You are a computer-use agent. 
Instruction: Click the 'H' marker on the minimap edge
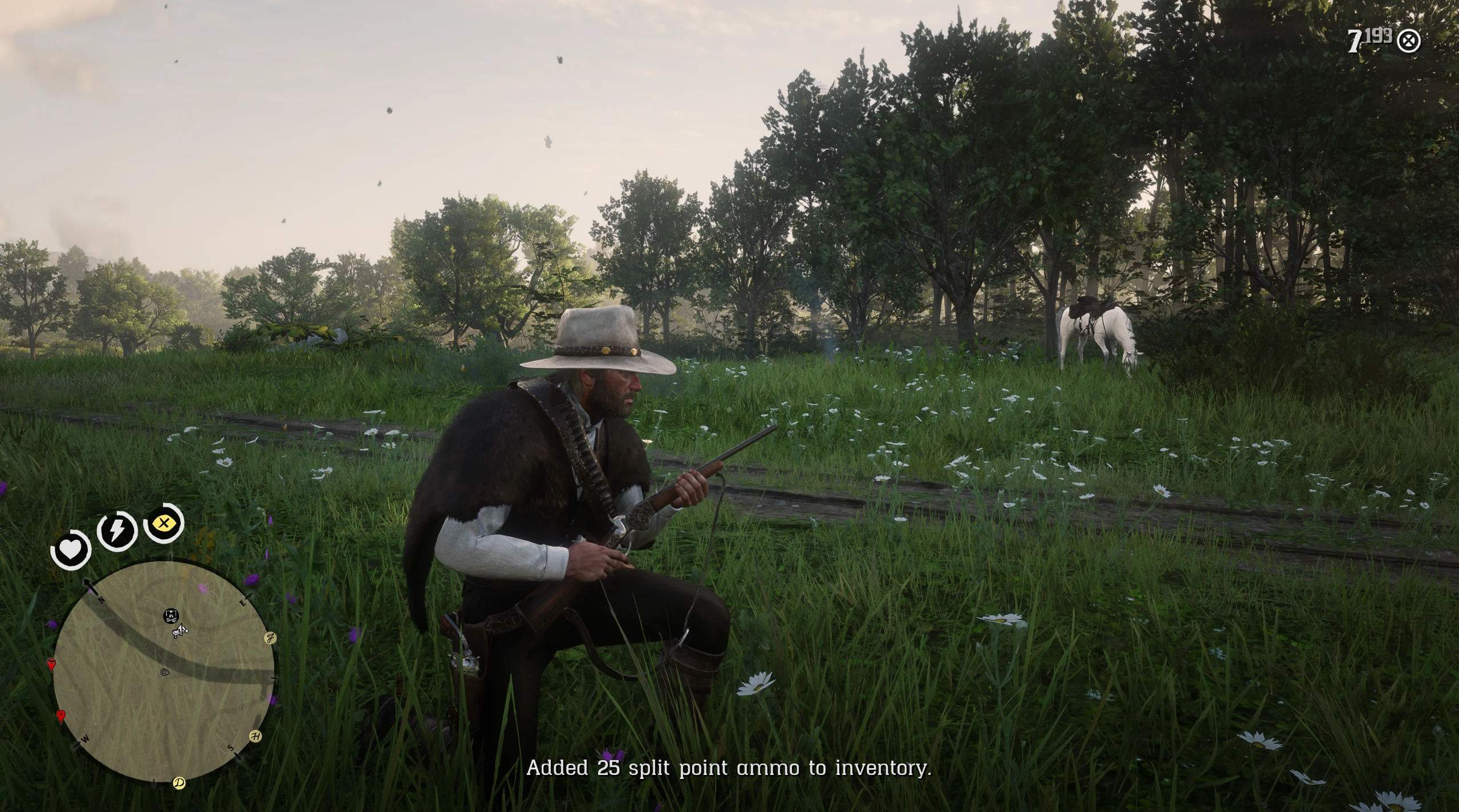[x=256, y=737]
